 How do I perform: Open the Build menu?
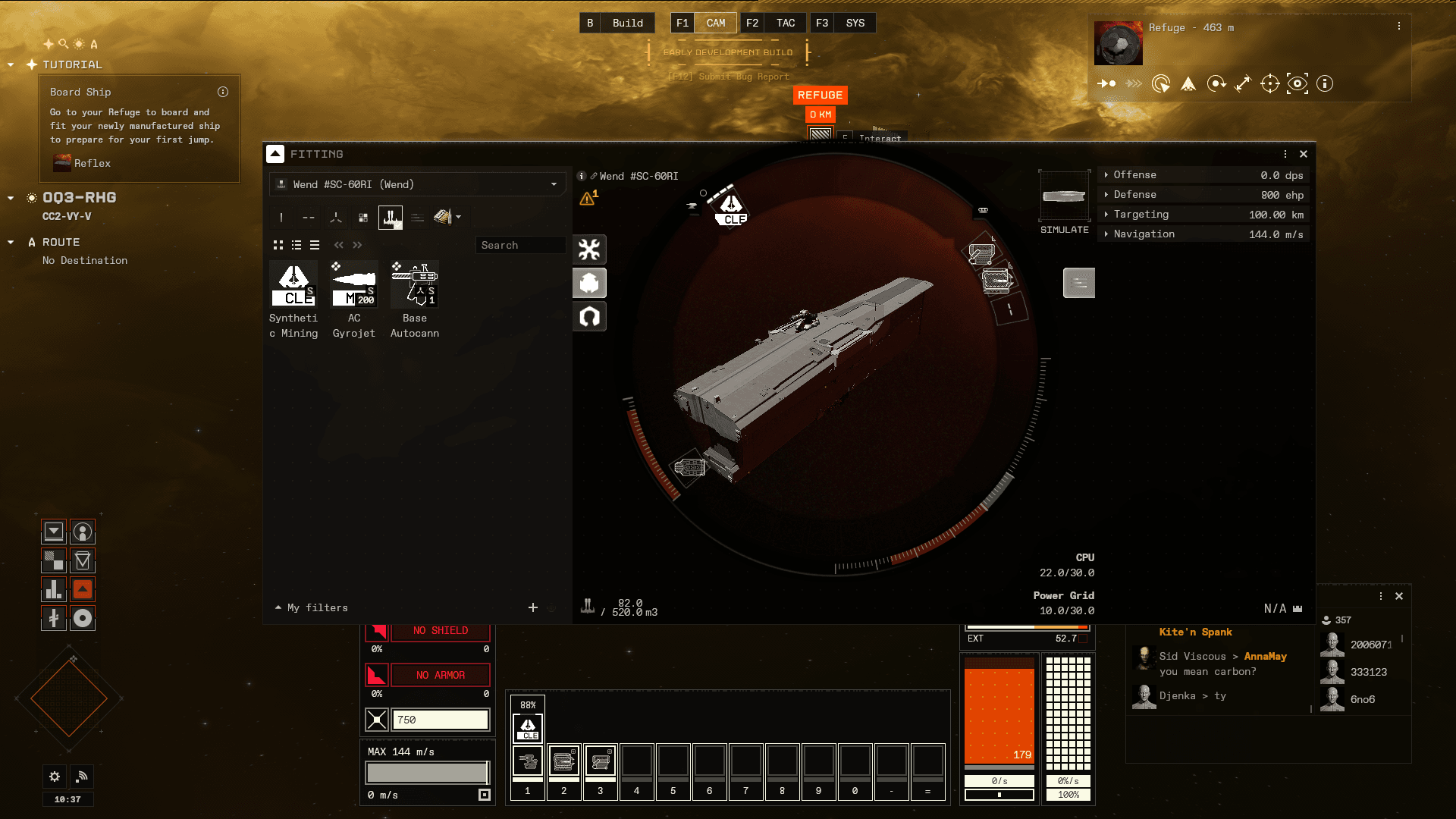[627, 23]
